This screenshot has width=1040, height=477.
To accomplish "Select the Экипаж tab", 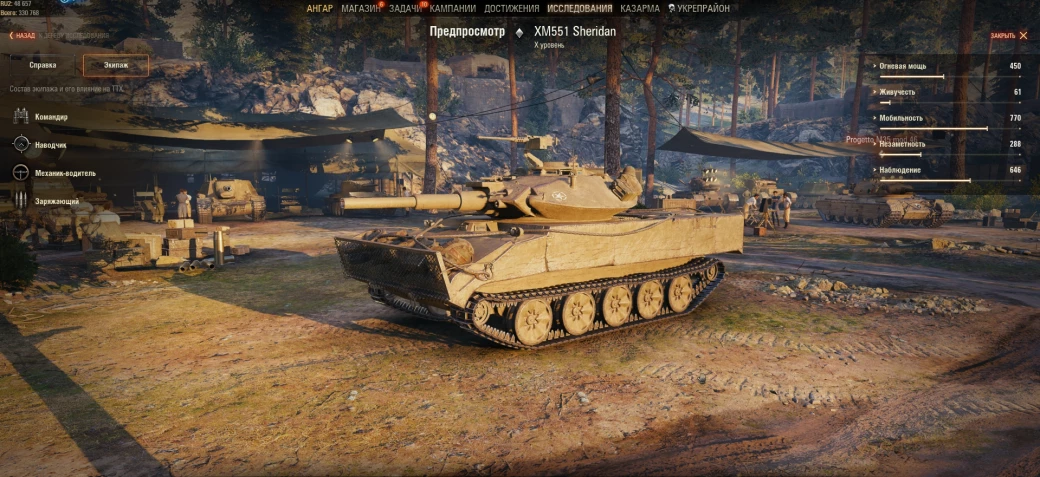I will click(116, 65).
